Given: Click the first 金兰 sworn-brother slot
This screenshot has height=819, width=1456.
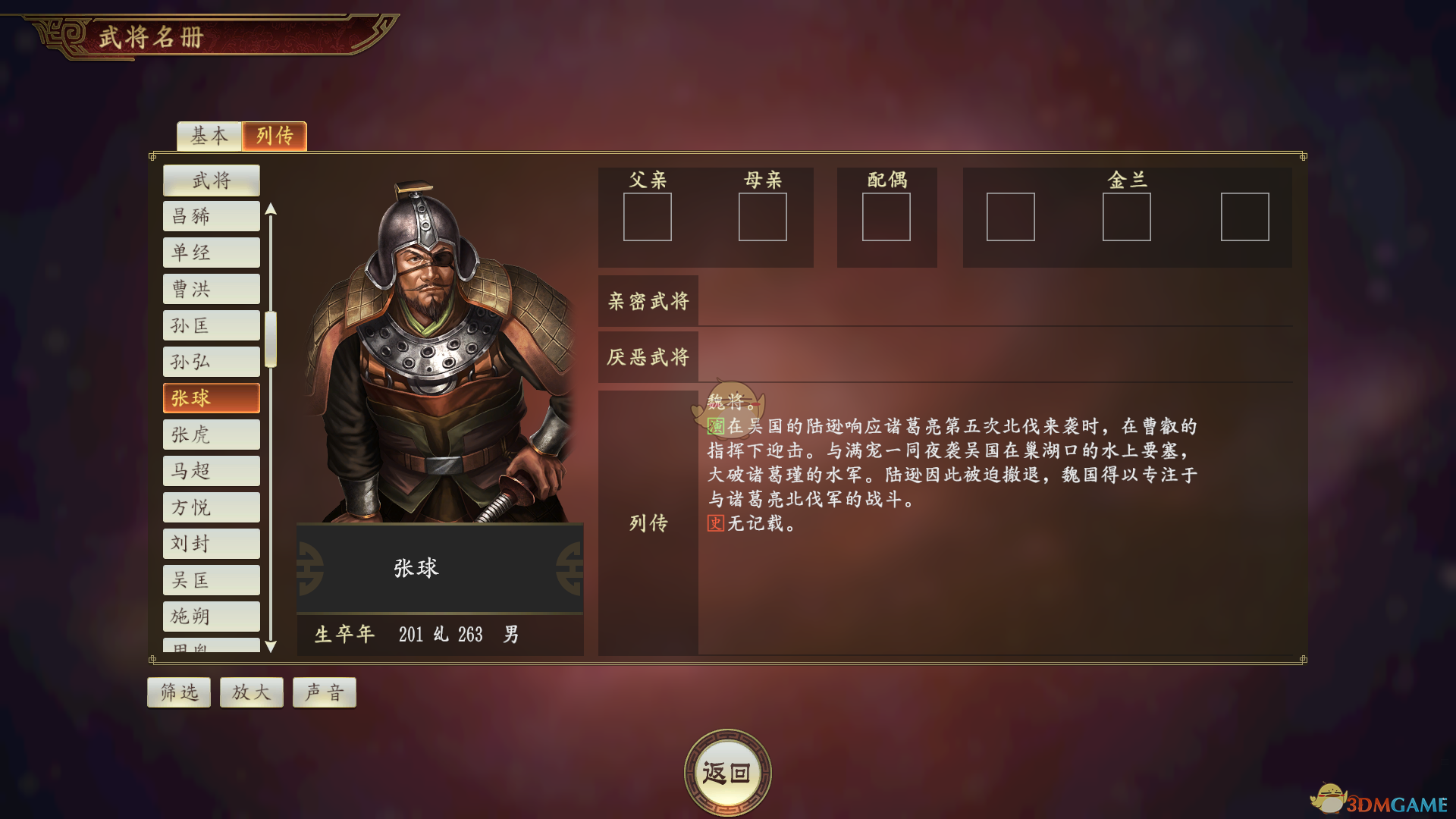Looking at the screenshot, I should 1011,217.
